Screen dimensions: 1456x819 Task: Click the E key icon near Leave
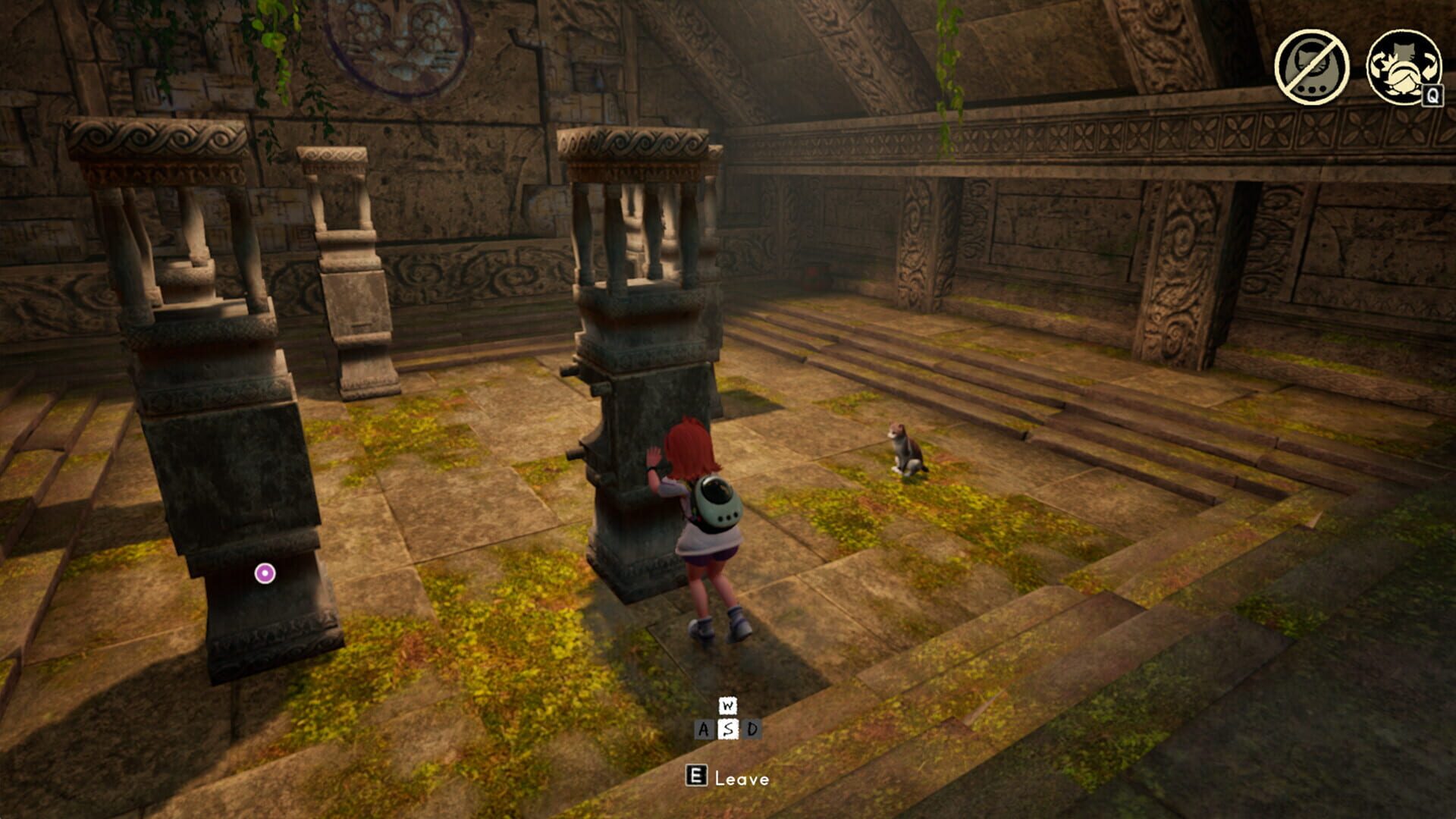click(697, 777)
